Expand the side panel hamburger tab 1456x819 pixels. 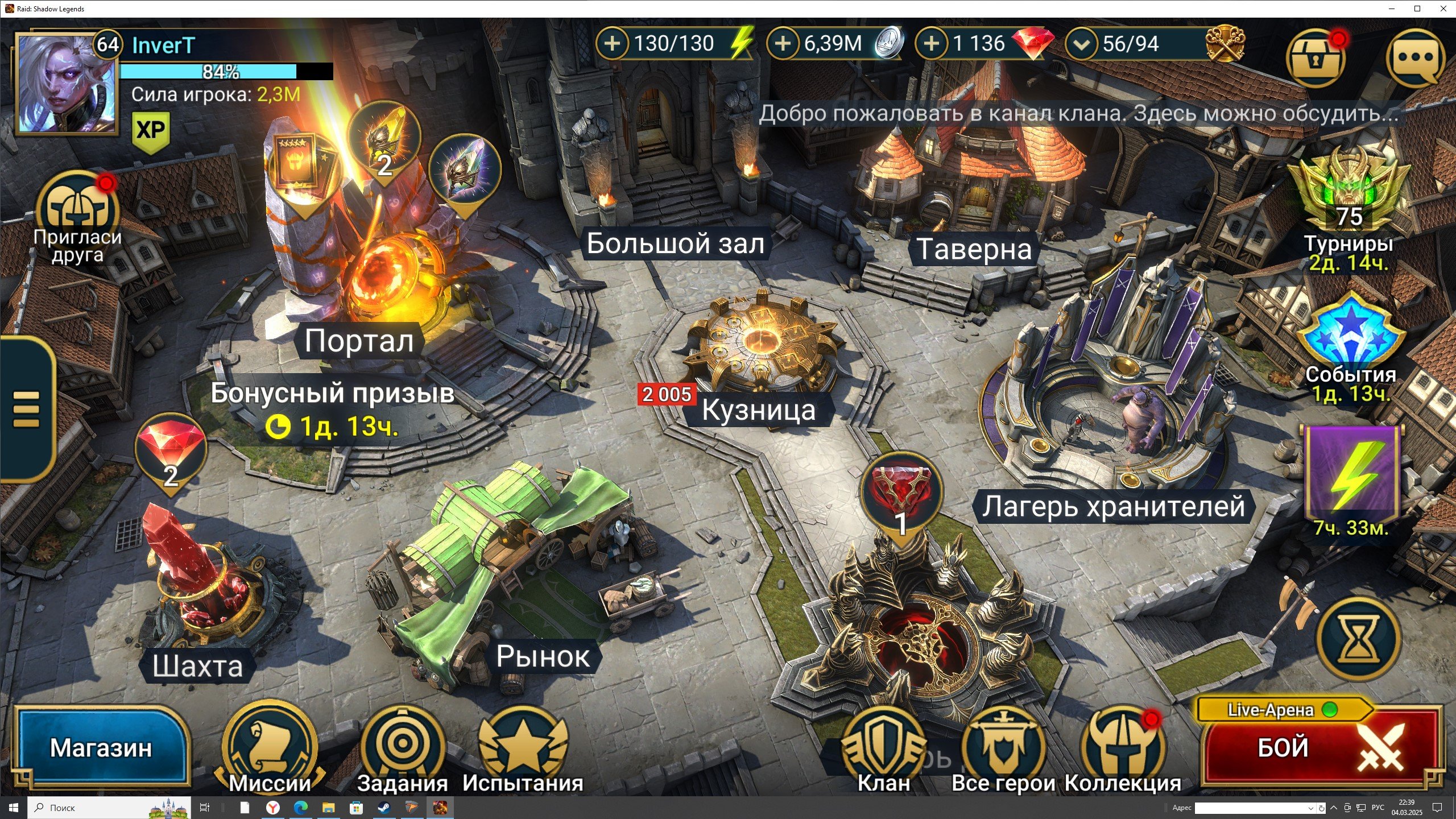point(26,408)
